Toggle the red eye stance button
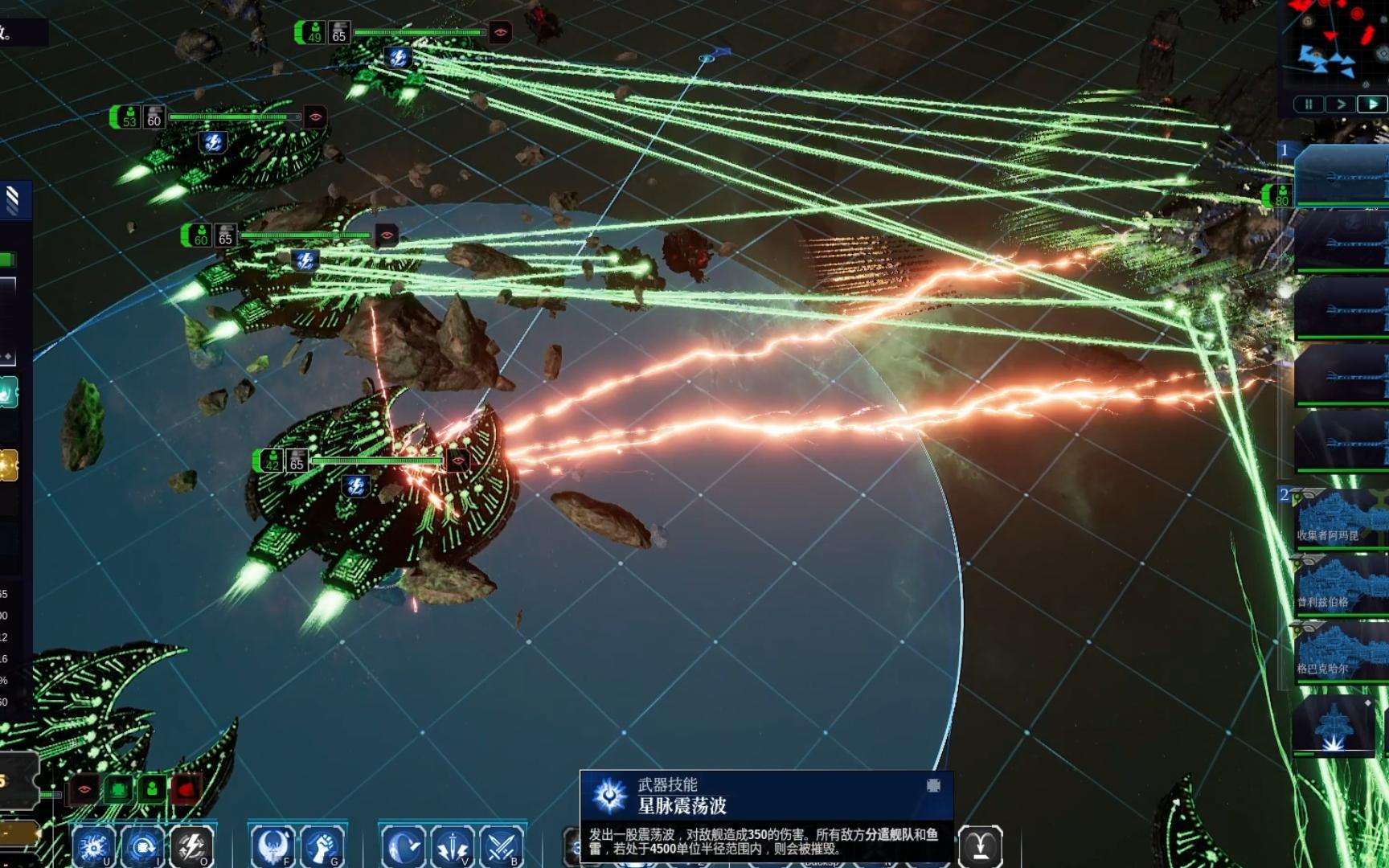The width and height of the screenshot is (1389, 868). point(84,789)
